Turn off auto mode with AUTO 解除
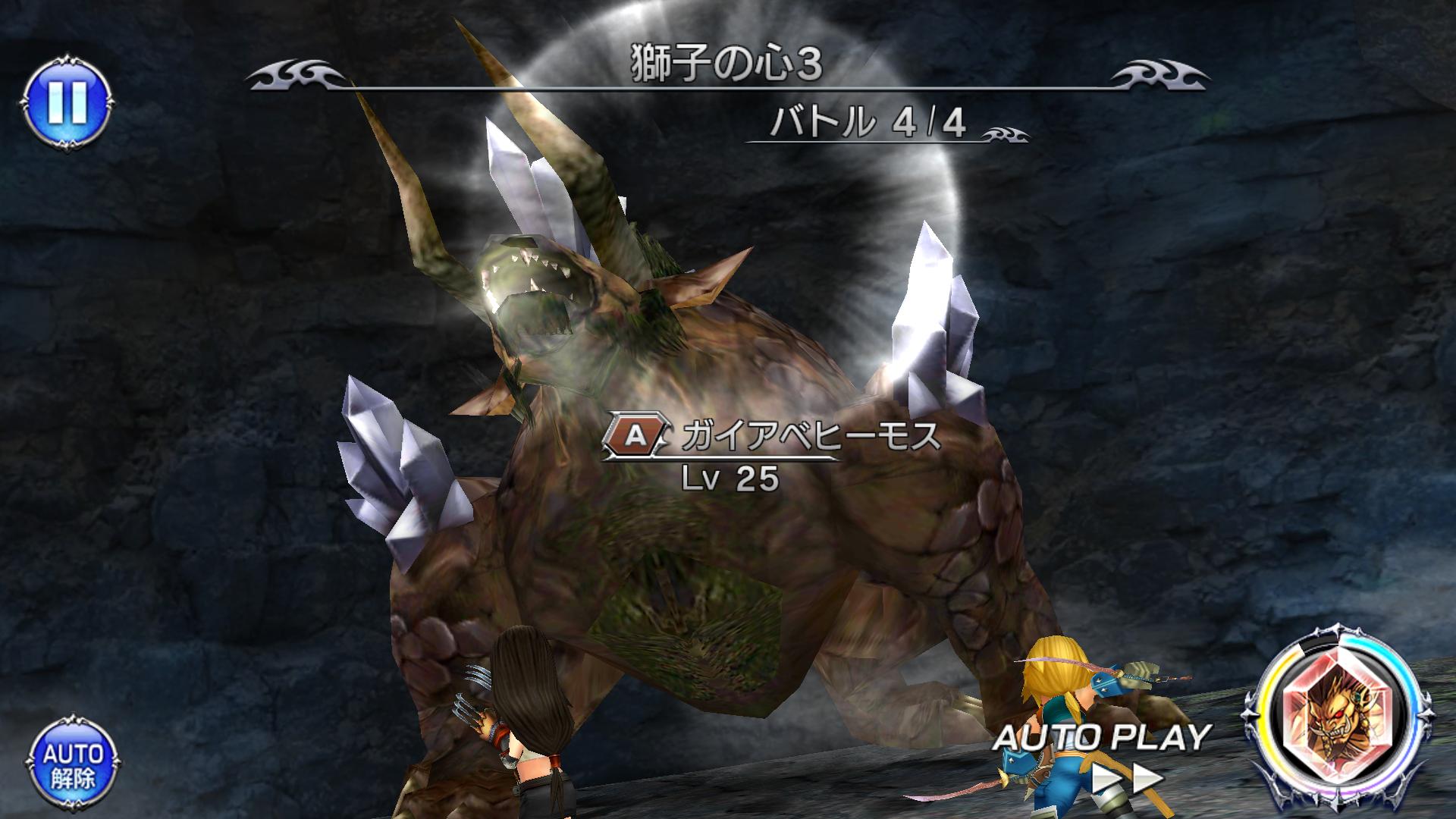Screen dimensions: 1456x819 71,764
